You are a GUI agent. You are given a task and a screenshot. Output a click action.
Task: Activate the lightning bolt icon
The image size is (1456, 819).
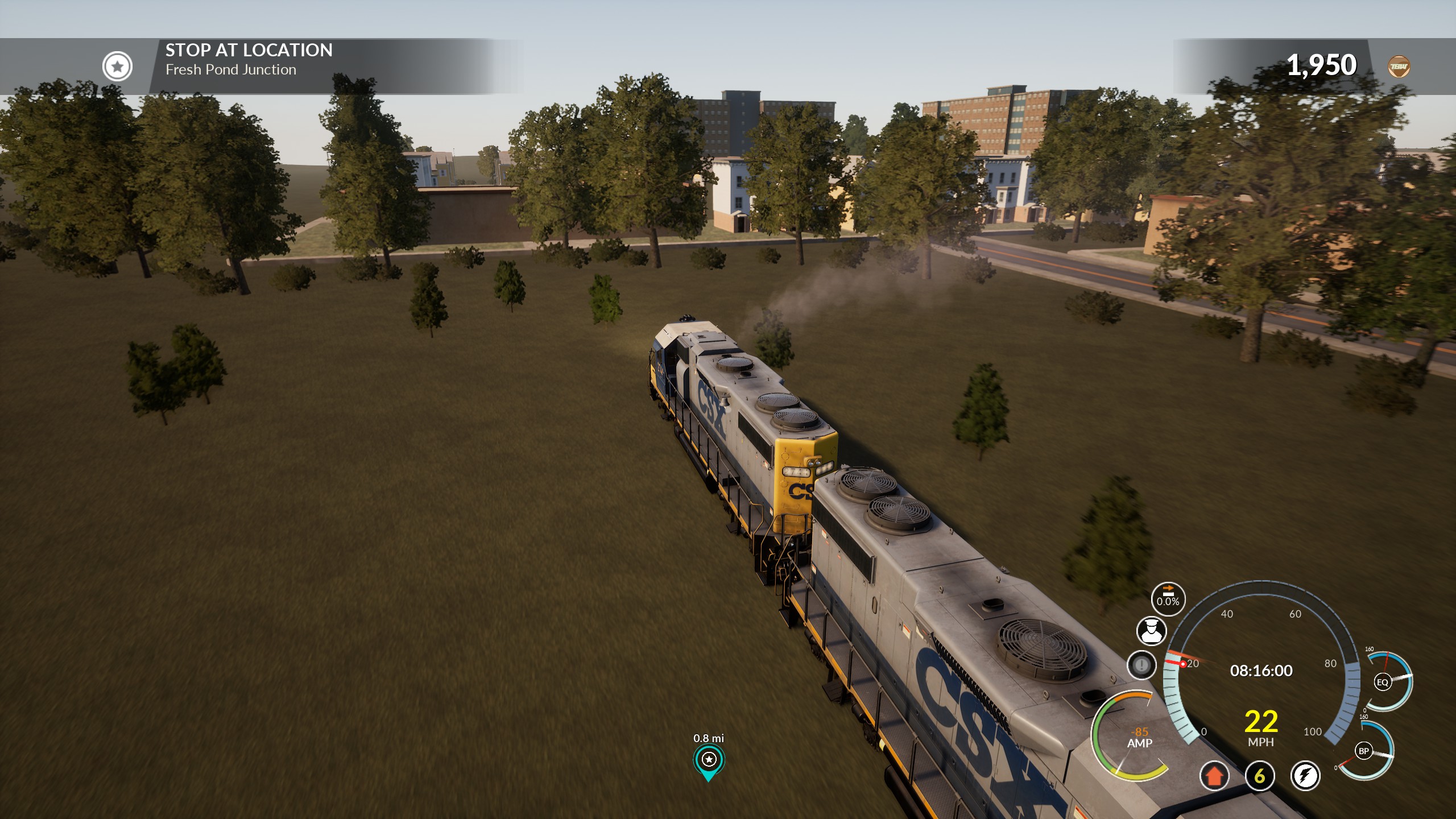point(1305,776)
